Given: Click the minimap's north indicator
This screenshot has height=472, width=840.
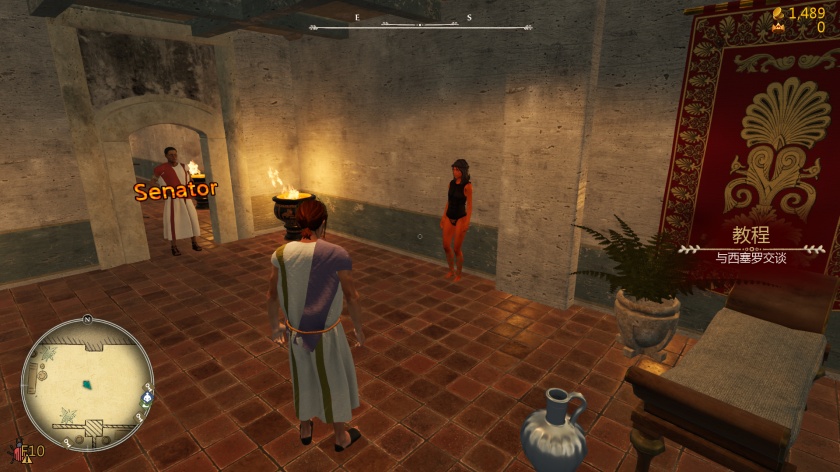Looking at the screenshot, I should (87, 319).
